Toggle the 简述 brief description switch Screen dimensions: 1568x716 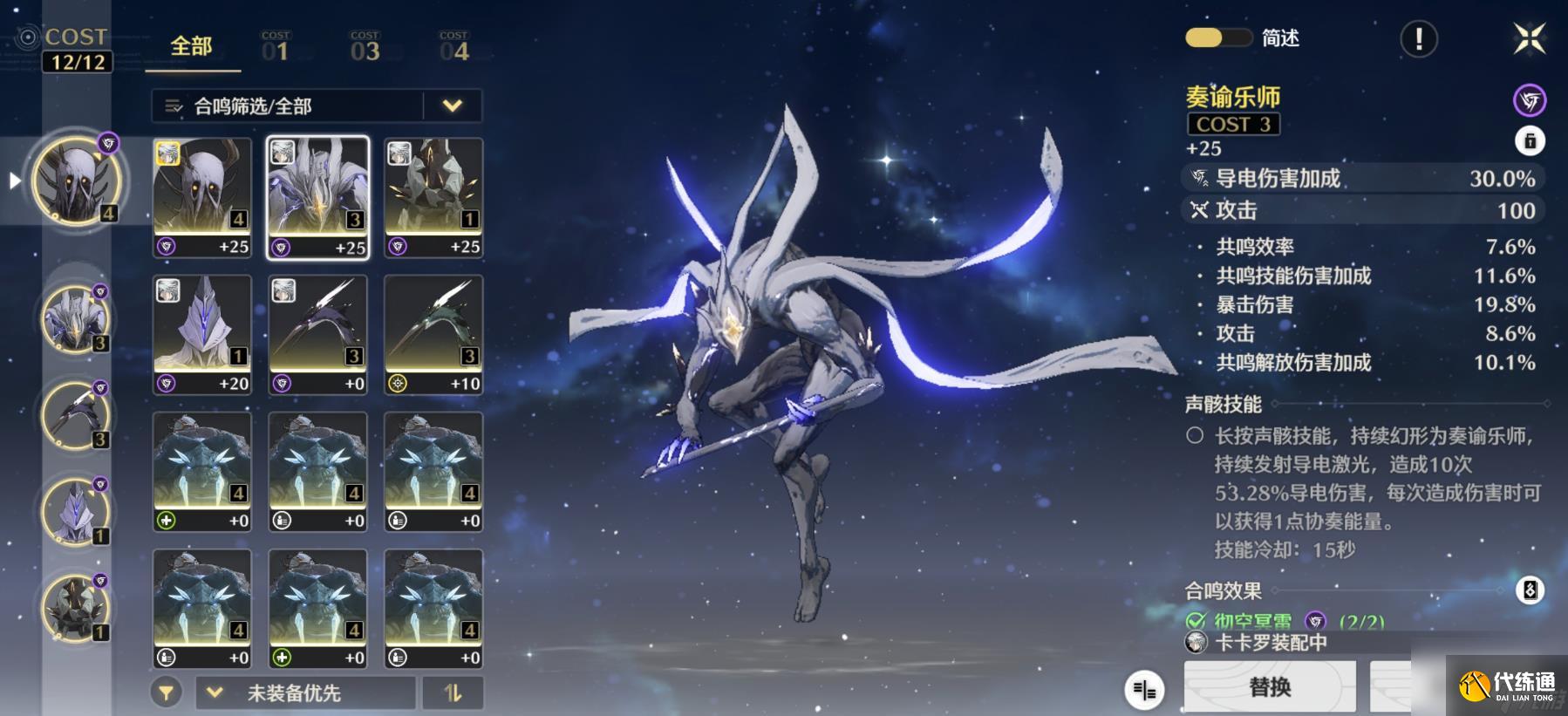click(1217, 38)
